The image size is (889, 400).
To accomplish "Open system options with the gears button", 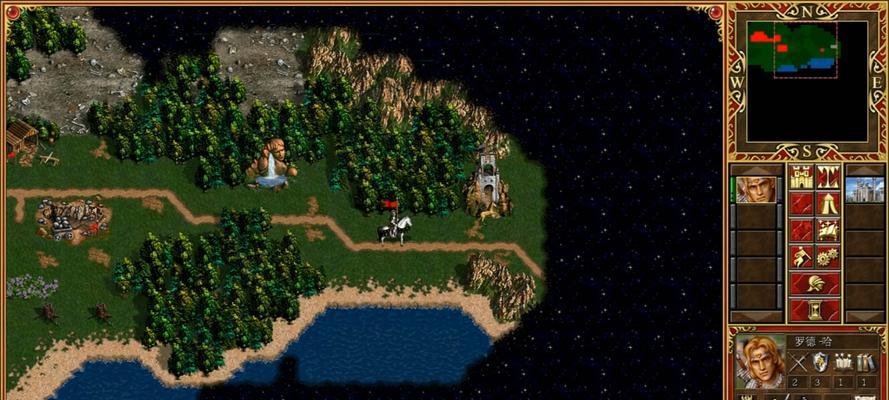I will point(828,257).
